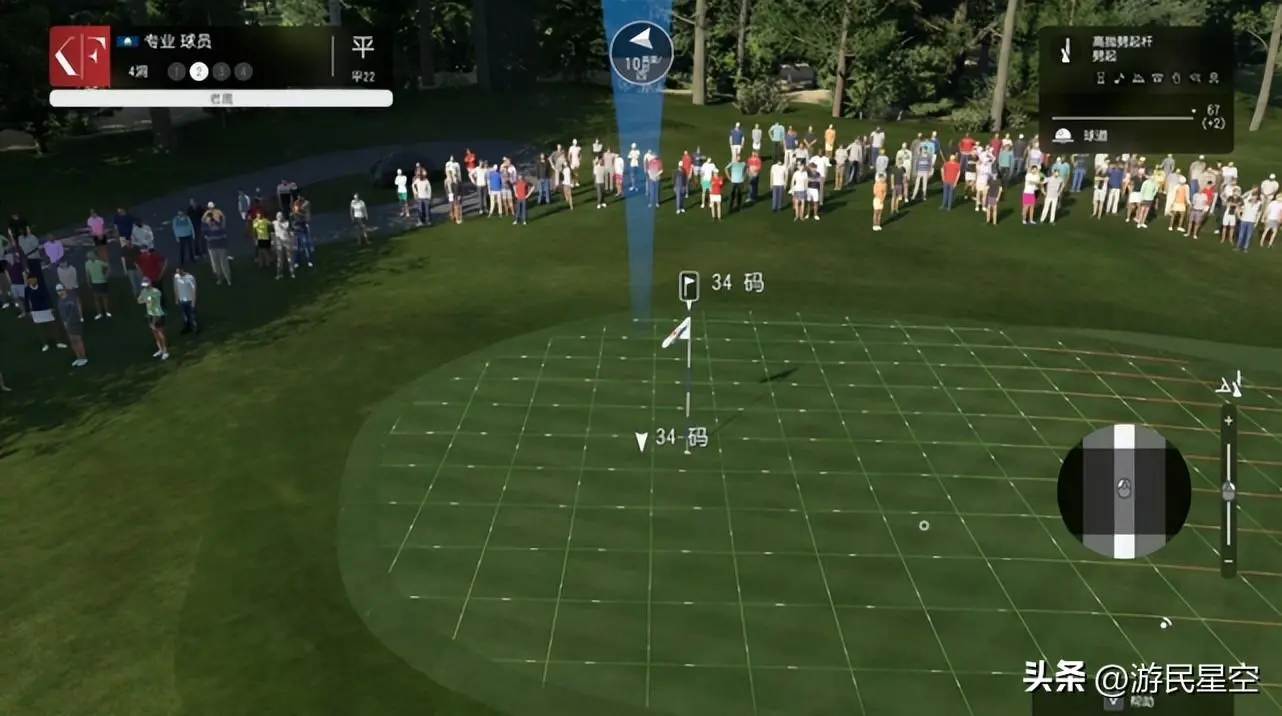Click the circular swing meter

[x=1124, y=491]
